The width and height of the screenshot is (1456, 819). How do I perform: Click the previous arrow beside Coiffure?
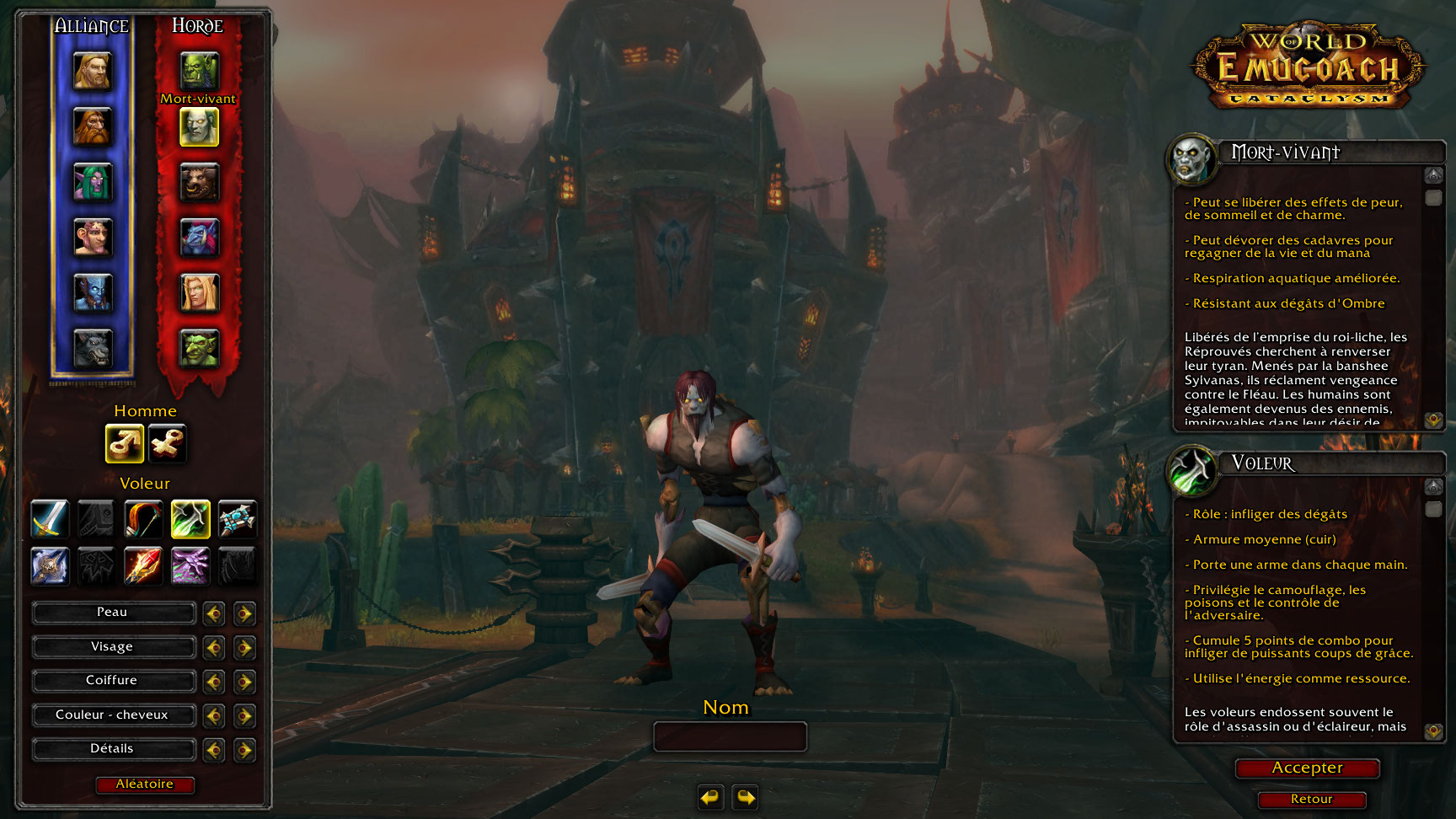214,682
